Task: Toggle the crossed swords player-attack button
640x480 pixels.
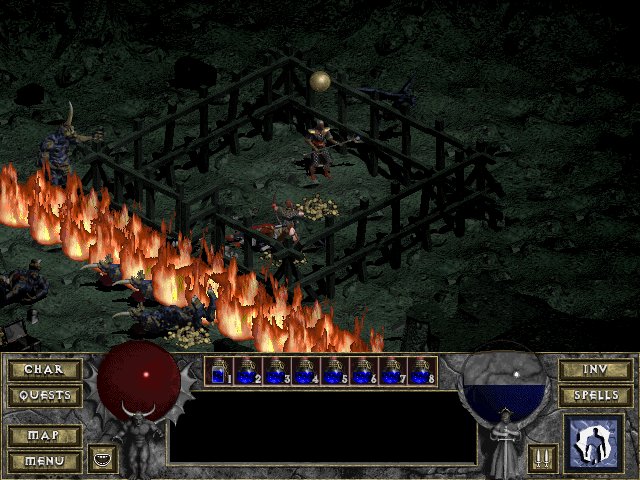Action: [543, 459]
